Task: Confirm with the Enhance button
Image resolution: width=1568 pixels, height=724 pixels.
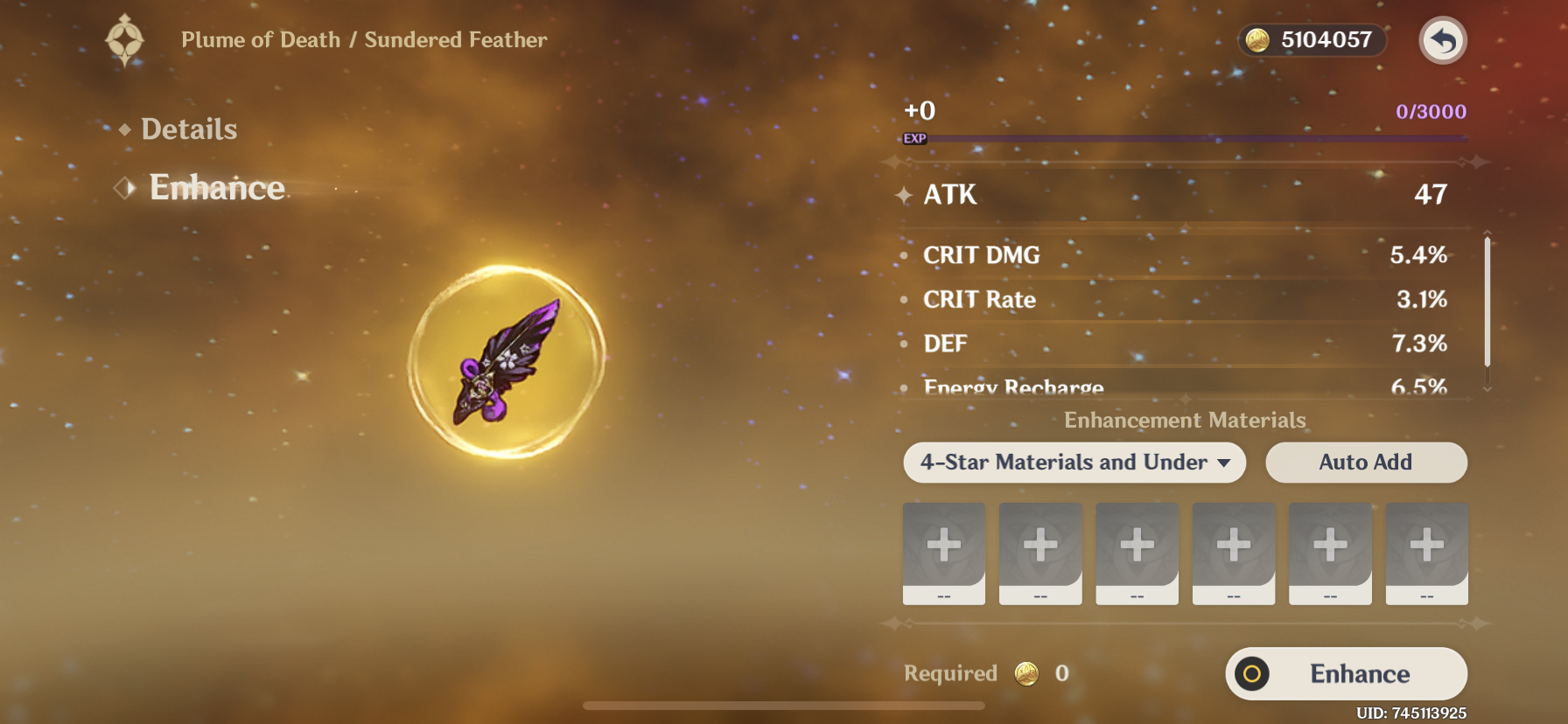Action: [x=1346, y=673]
